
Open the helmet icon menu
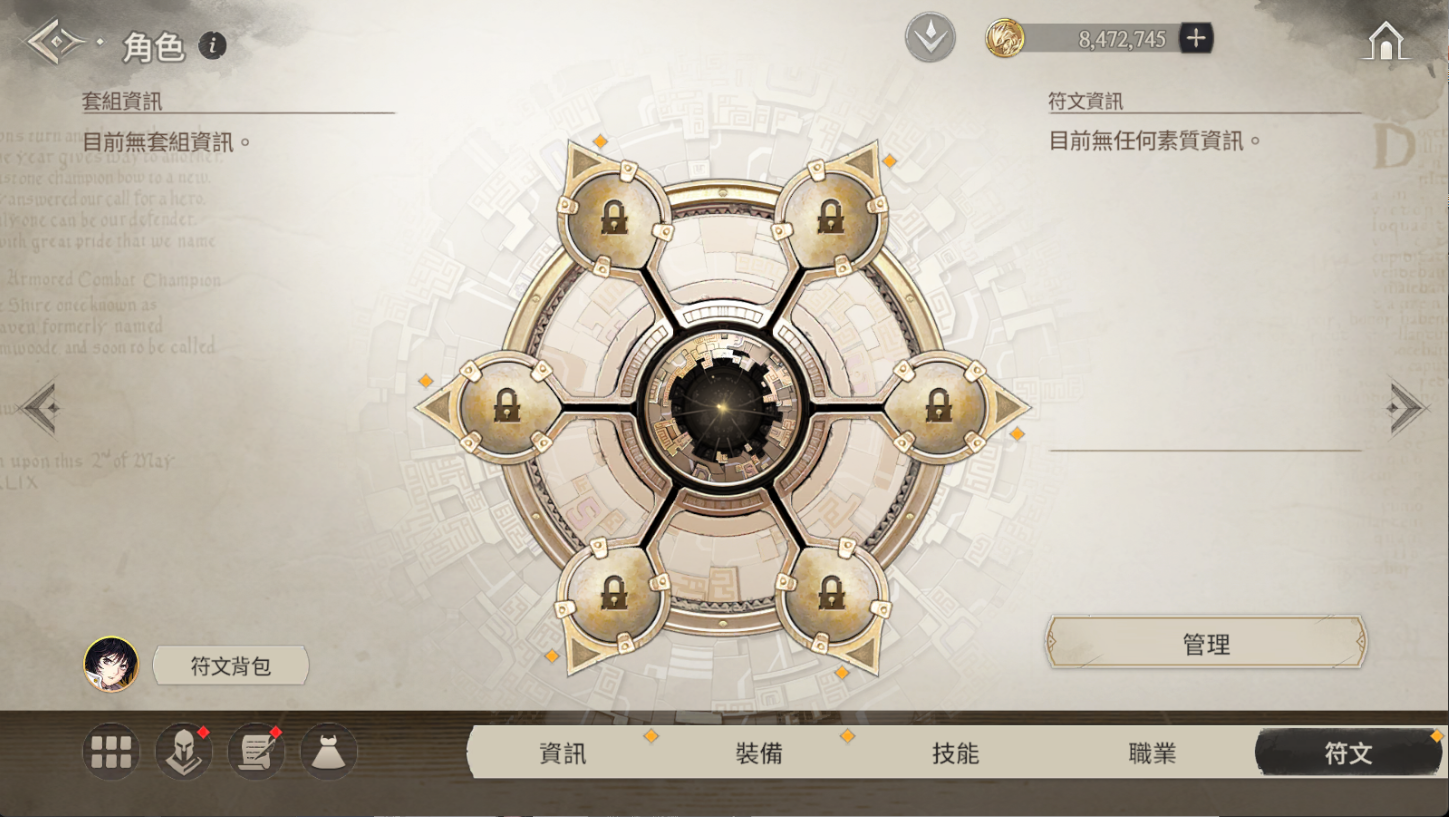pyautogui.click(x=184, y=752)
